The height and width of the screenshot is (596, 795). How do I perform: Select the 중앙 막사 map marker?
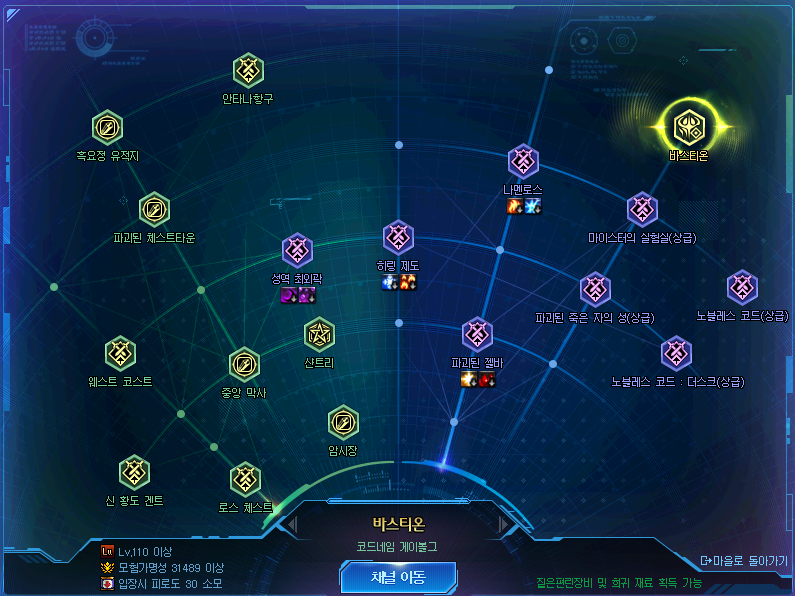244,365
